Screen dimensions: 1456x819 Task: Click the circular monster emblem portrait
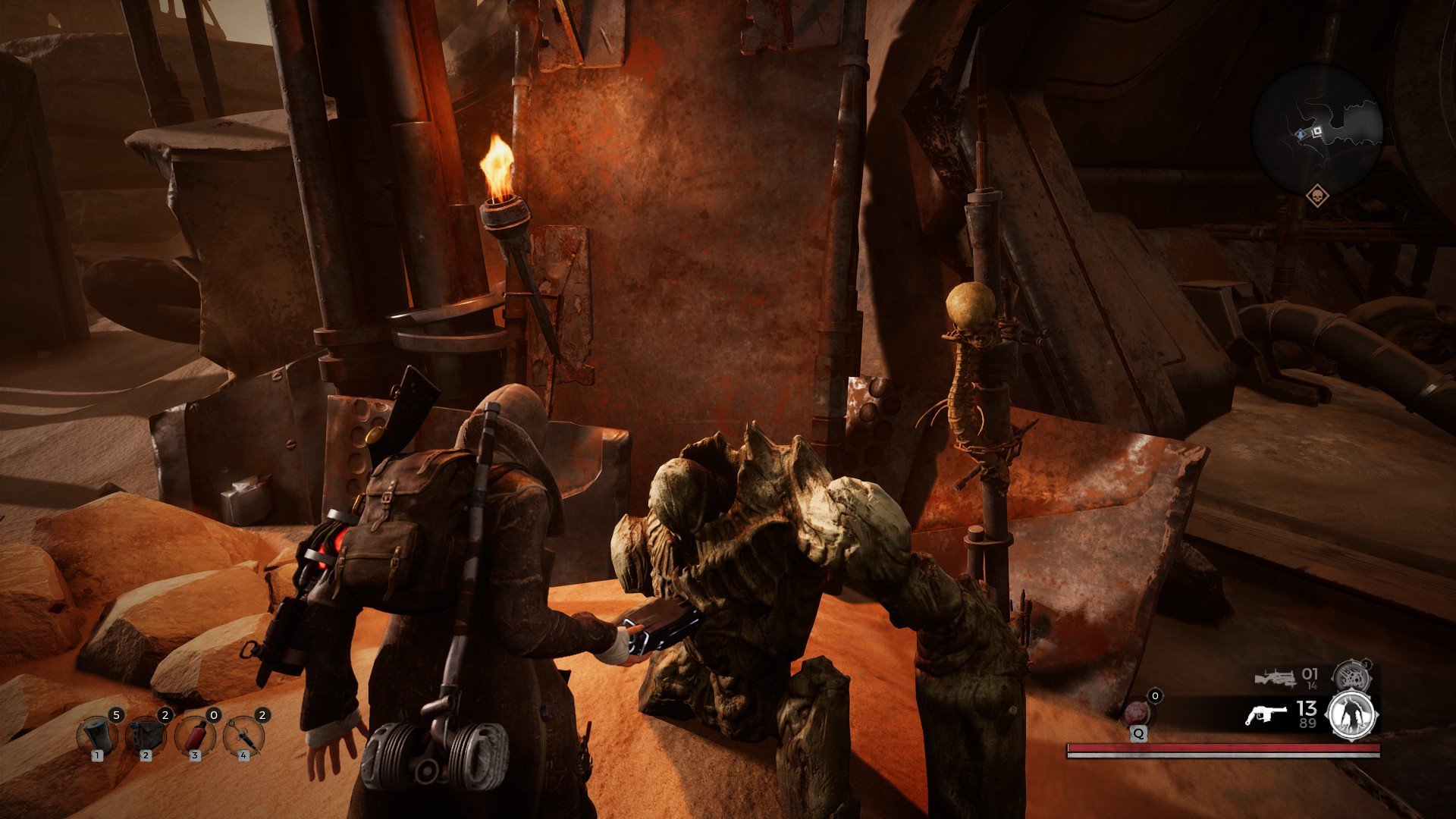click(1350, 716)
